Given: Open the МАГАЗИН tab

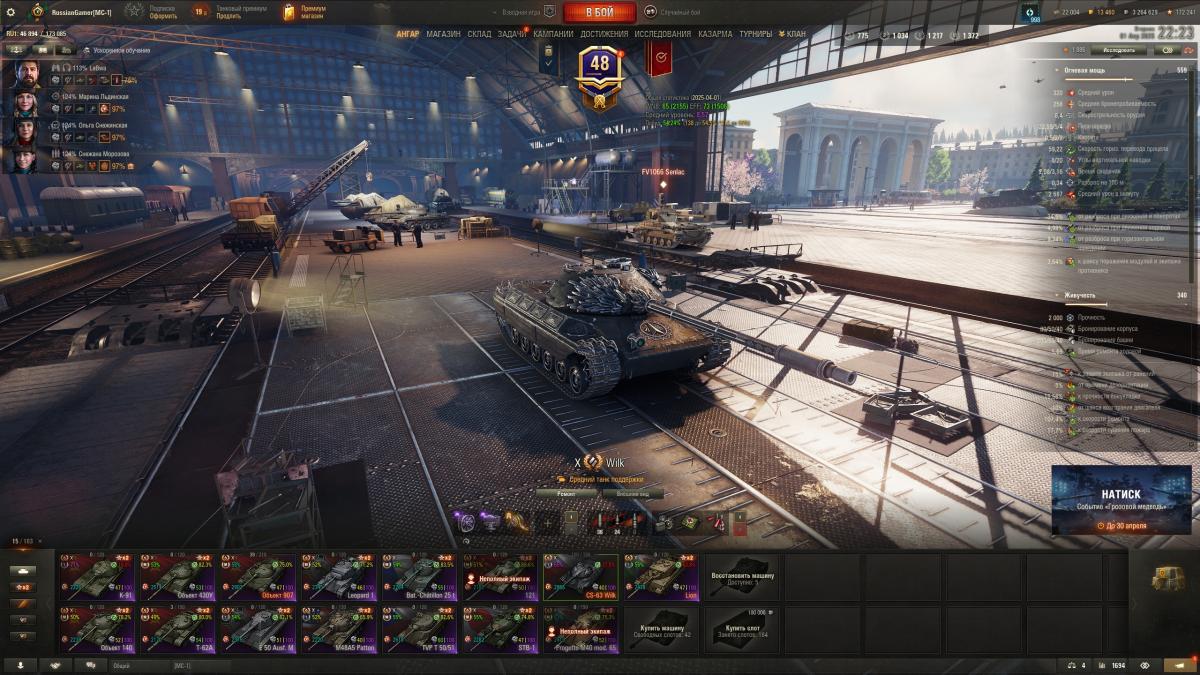Looking at the screenshot, I should click(443, 34).
